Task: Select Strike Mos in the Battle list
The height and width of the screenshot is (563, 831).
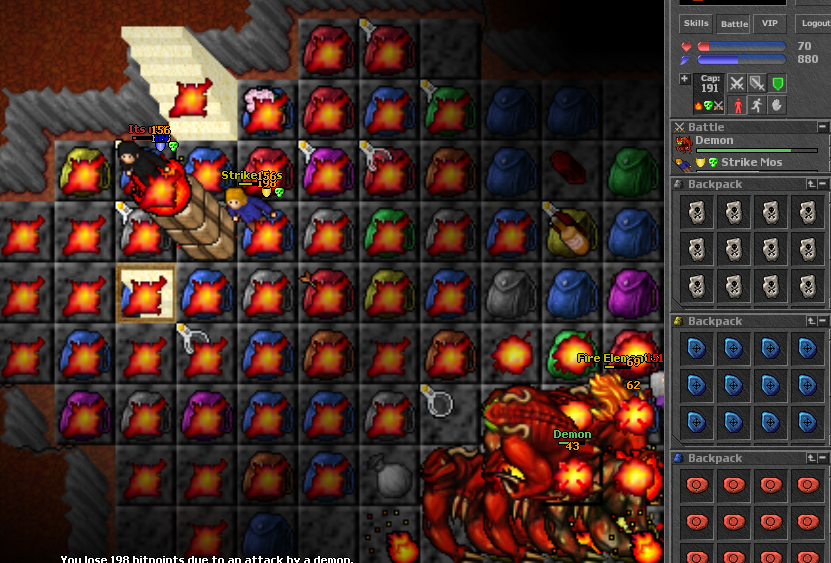Action: [751, 162]
